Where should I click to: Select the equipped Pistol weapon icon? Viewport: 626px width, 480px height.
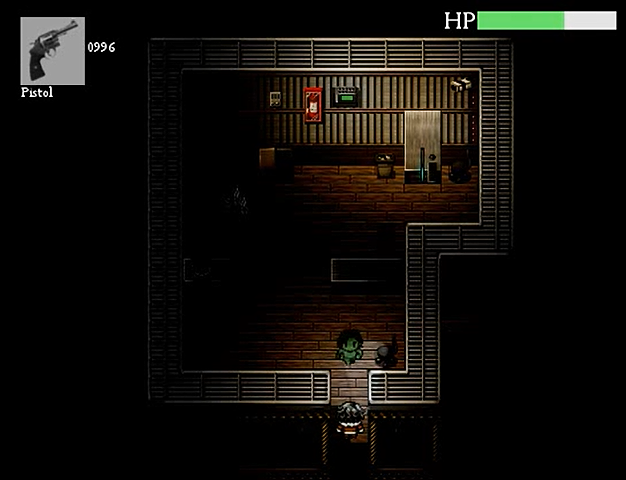pyautogui.click(x=52, y=51)
